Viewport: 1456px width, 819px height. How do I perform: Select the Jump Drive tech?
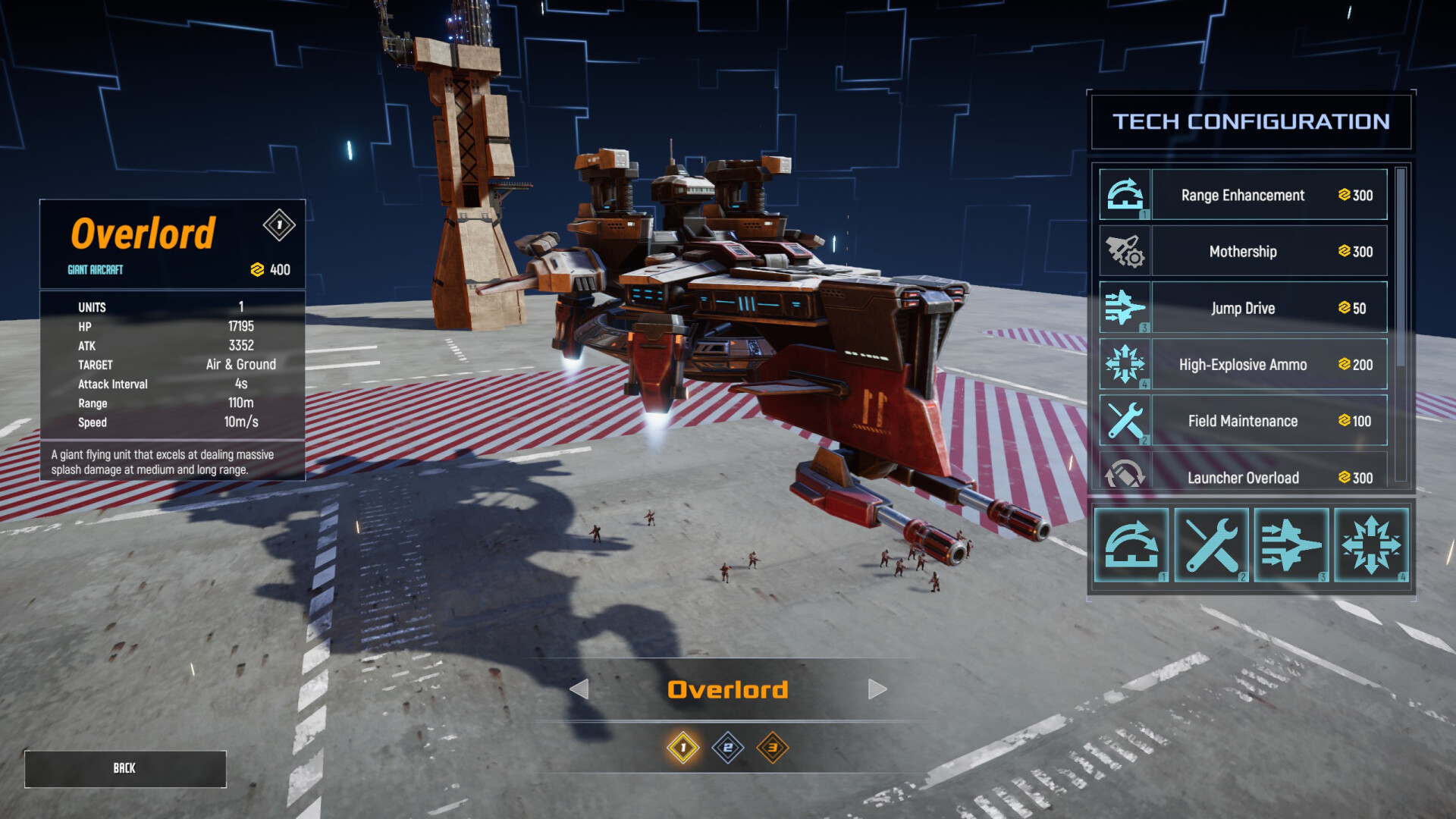(x=1243, y=308)
